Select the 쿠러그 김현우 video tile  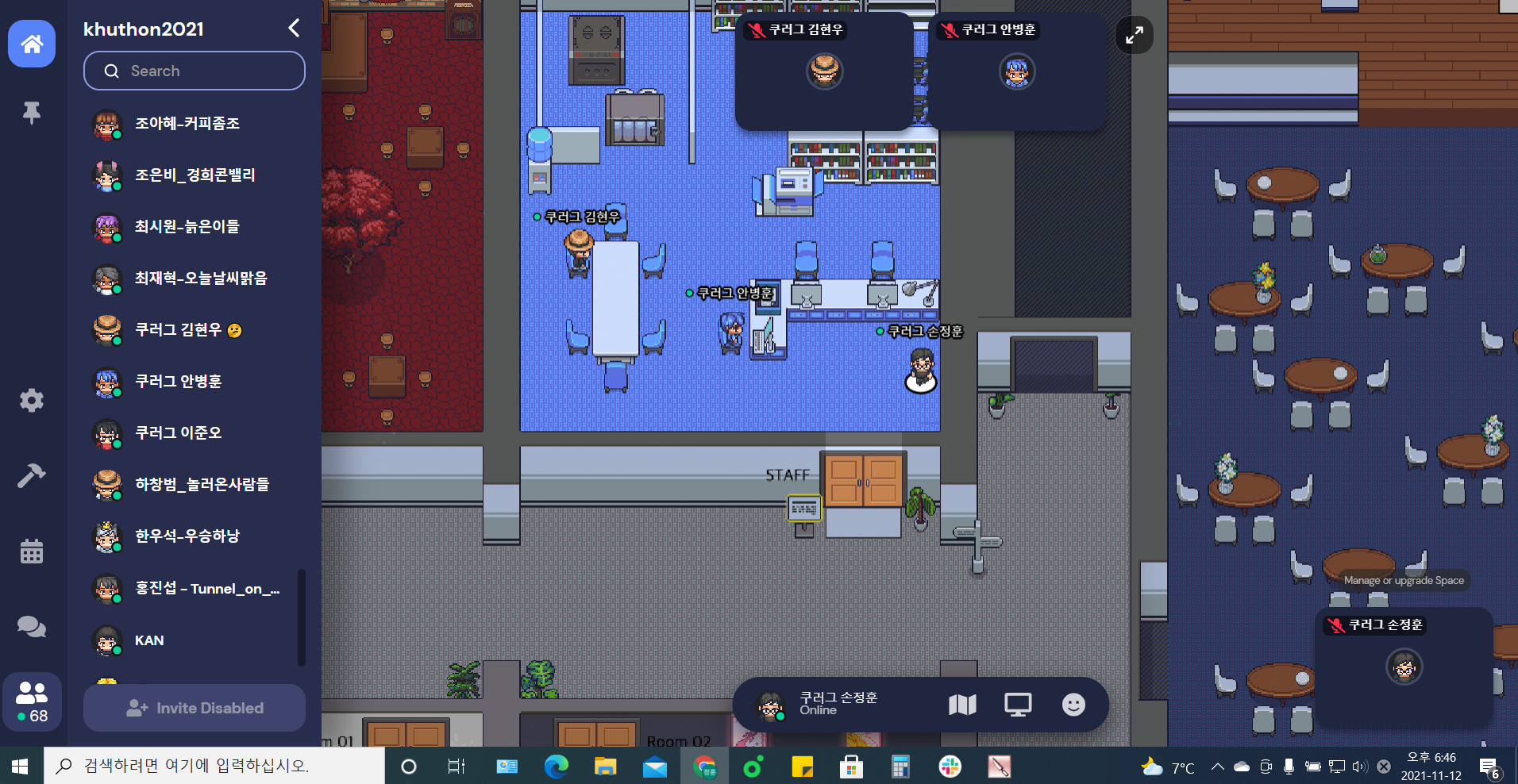click(824, 71)
